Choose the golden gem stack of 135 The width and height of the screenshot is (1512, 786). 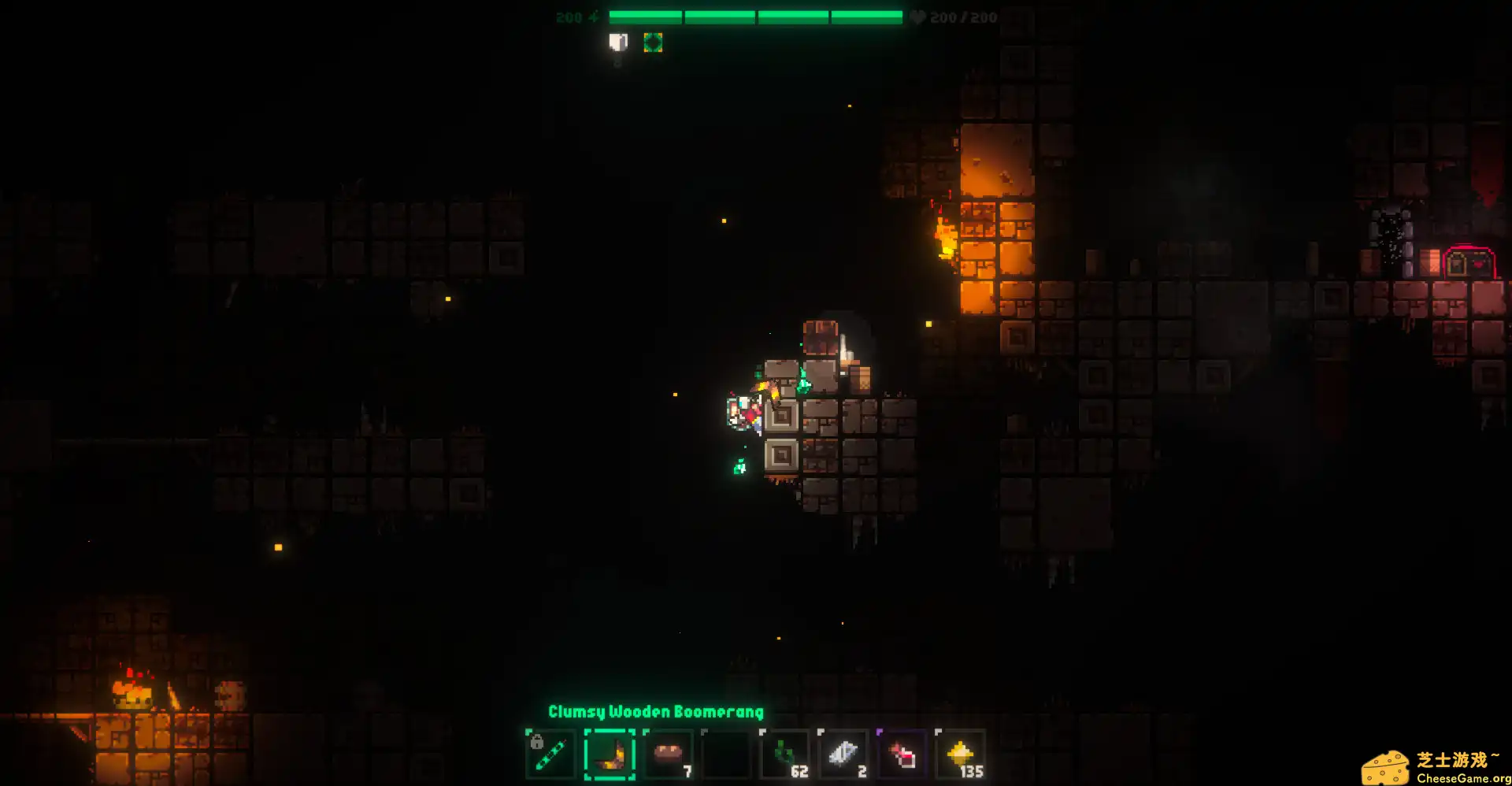(960, 754)
